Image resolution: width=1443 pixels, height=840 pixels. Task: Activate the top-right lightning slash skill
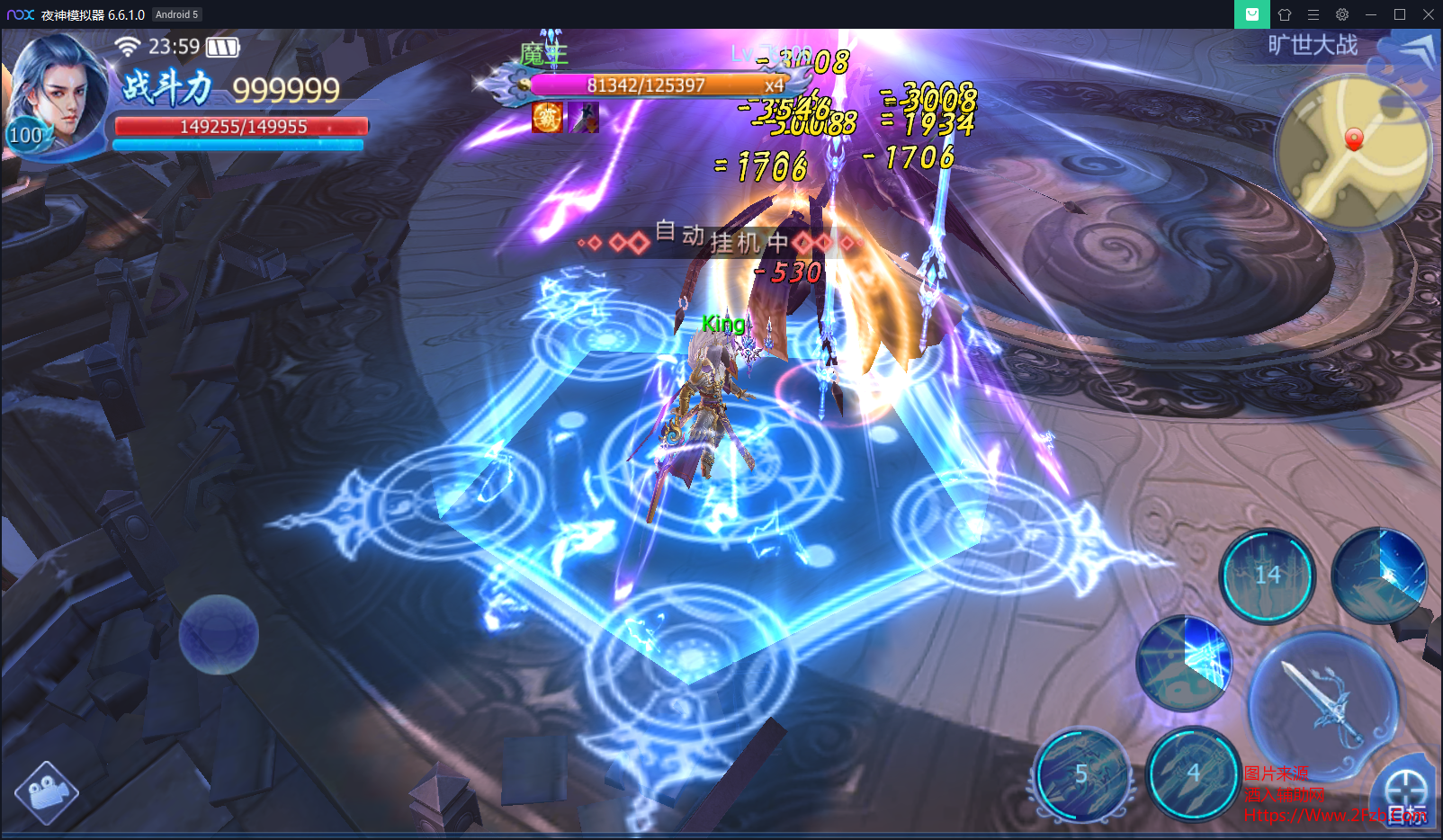tap(1379, 576)
